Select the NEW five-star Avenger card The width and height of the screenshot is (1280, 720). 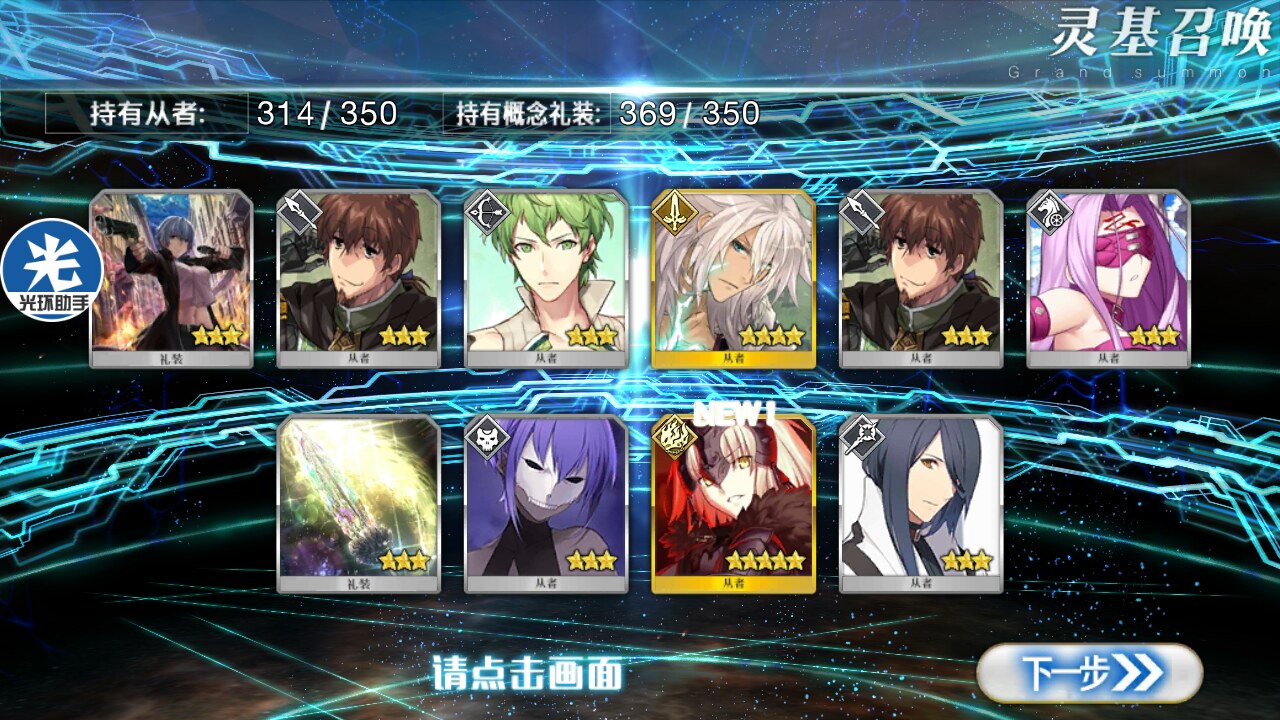733,503
